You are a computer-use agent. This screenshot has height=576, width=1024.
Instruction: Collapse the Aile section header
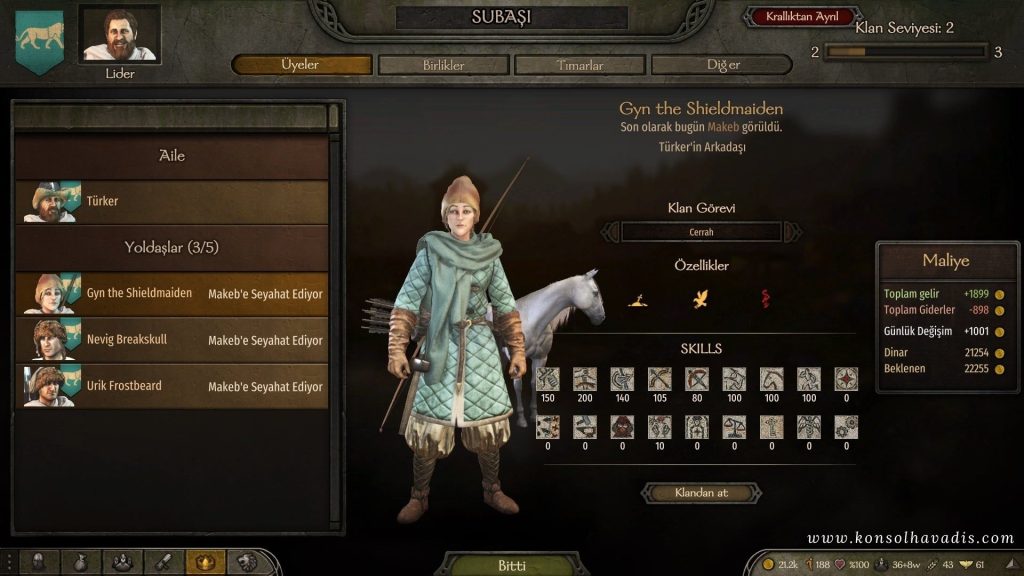click(171, 156)
